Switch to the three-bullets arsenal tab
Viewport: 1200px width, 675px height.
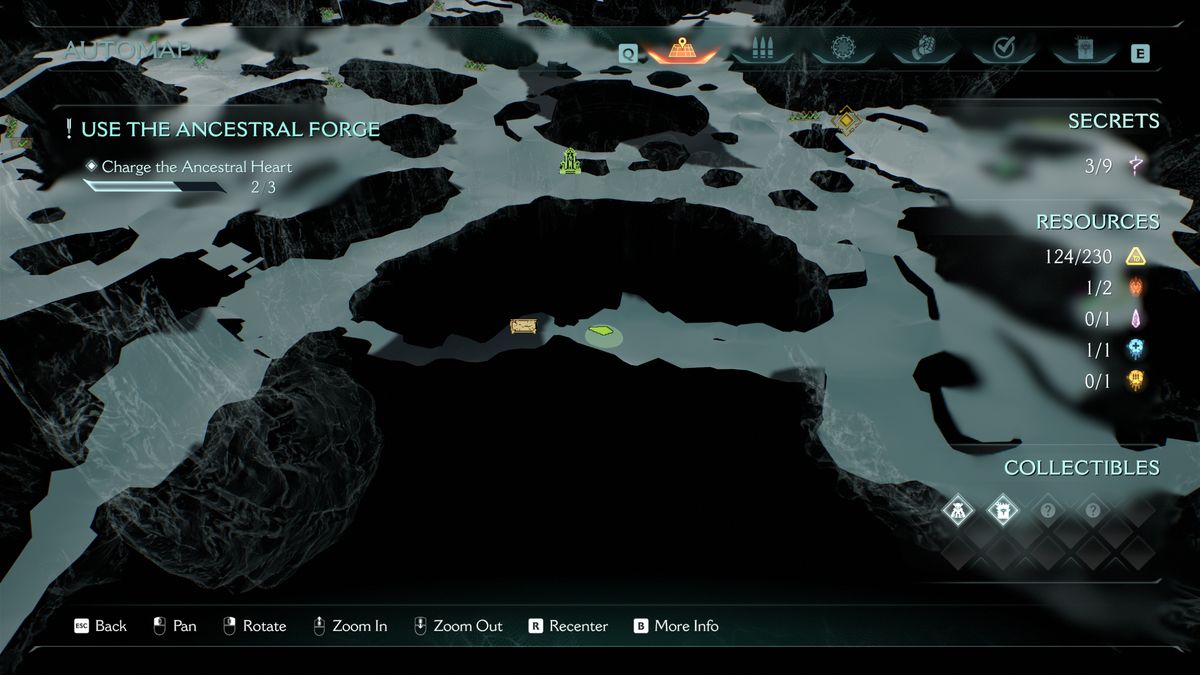pyautogui.click(x=762, y=50)
